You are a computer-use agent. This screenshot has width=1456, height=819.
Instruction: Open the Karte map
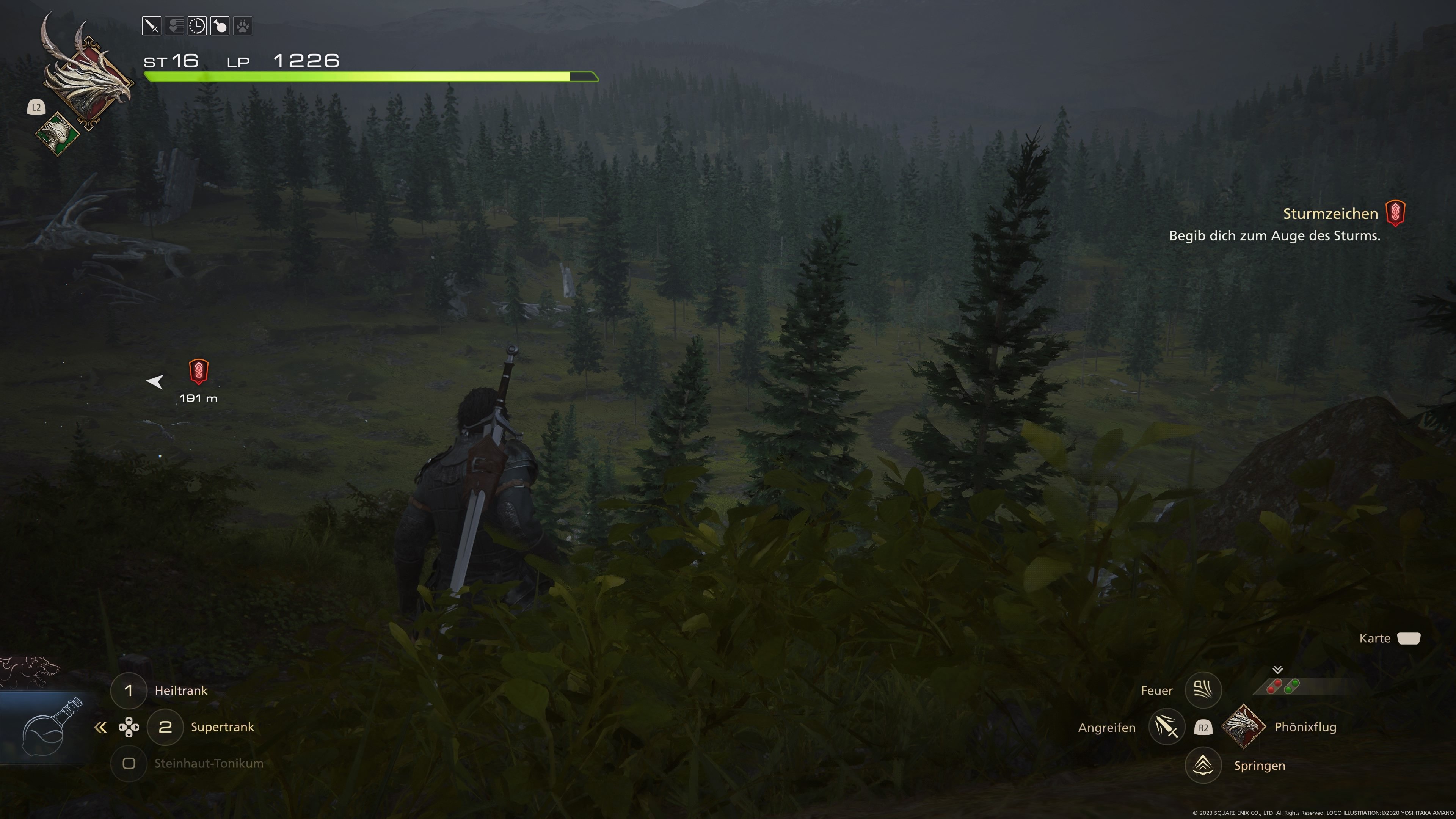(x=1408, y=638)
